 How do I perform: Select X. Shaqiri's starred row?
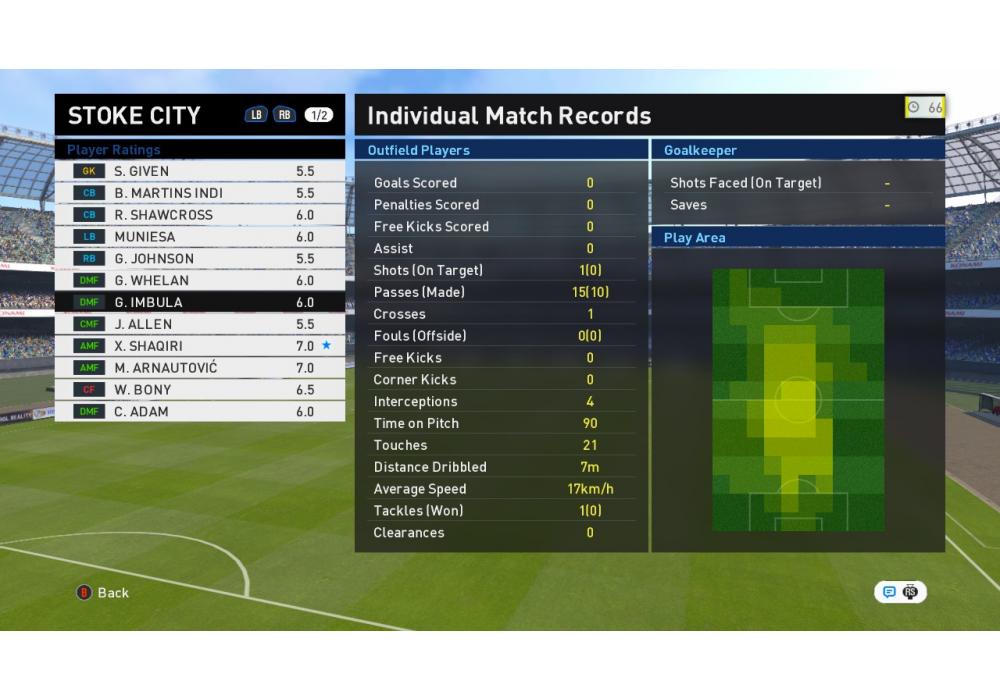(200, 346)
